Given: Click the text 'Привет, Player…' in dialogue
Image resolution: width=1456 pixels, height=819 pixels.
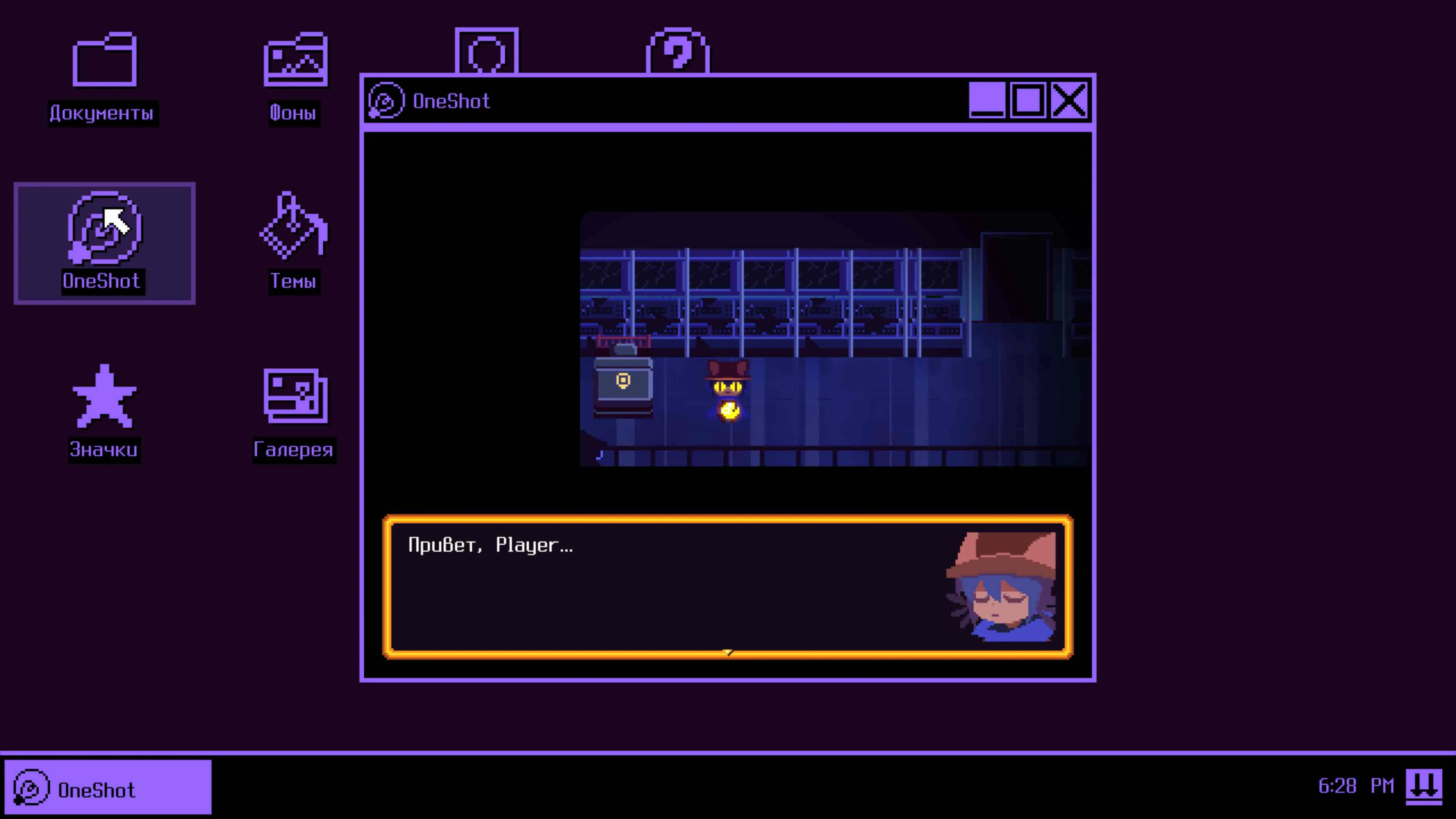Looking at the screenshot, I should pos(491,546).
